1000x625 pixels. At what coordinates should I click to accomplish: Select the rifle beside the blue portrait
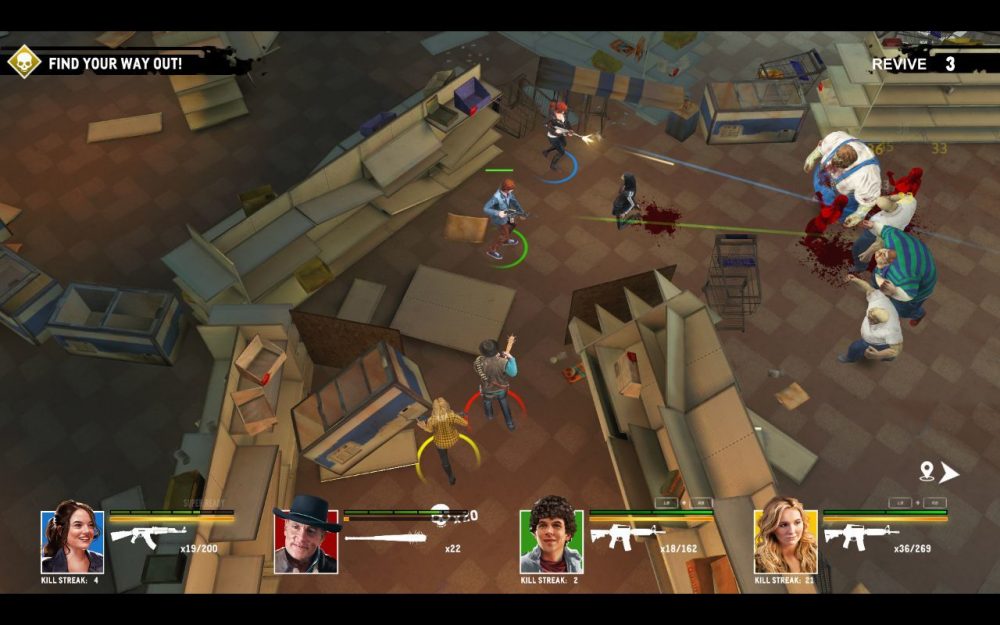147,535
